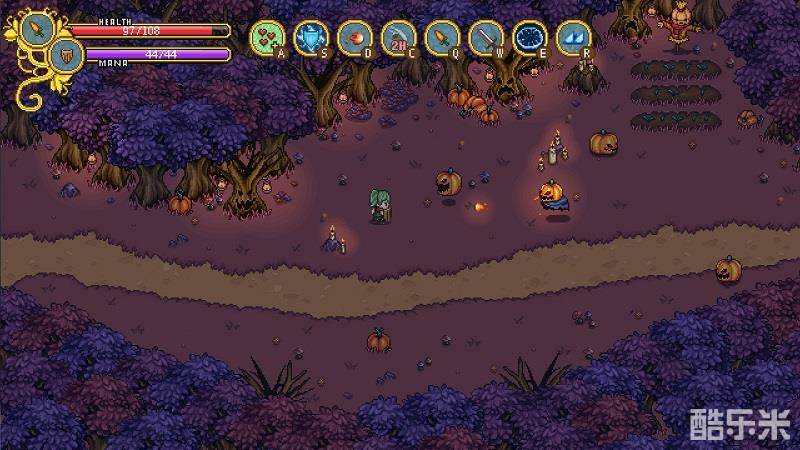Activate the green hearts healing skill

tap(265, 37)
